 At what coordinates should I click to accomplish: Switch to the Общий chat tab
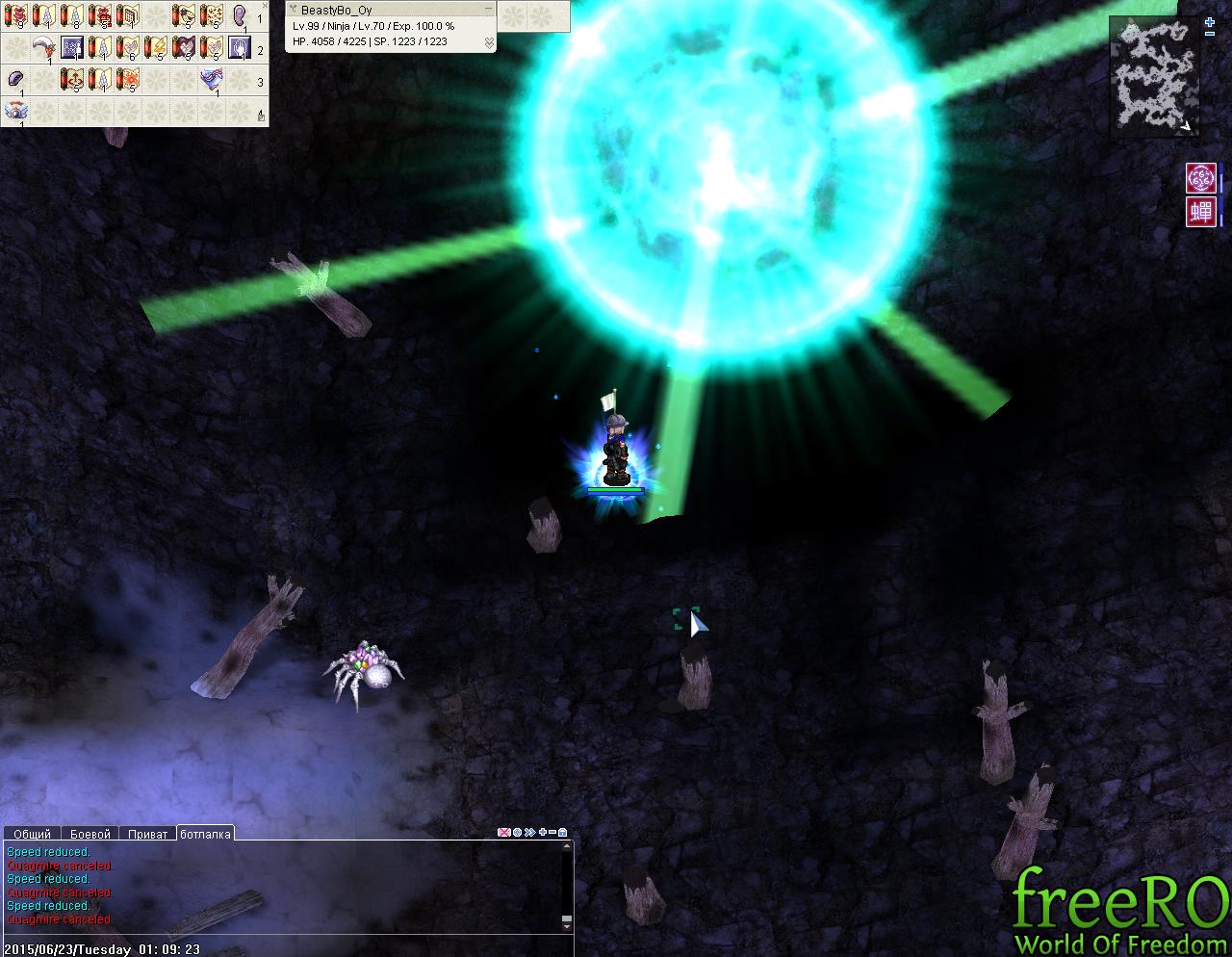pyautogui.click(x=32, y=834)
